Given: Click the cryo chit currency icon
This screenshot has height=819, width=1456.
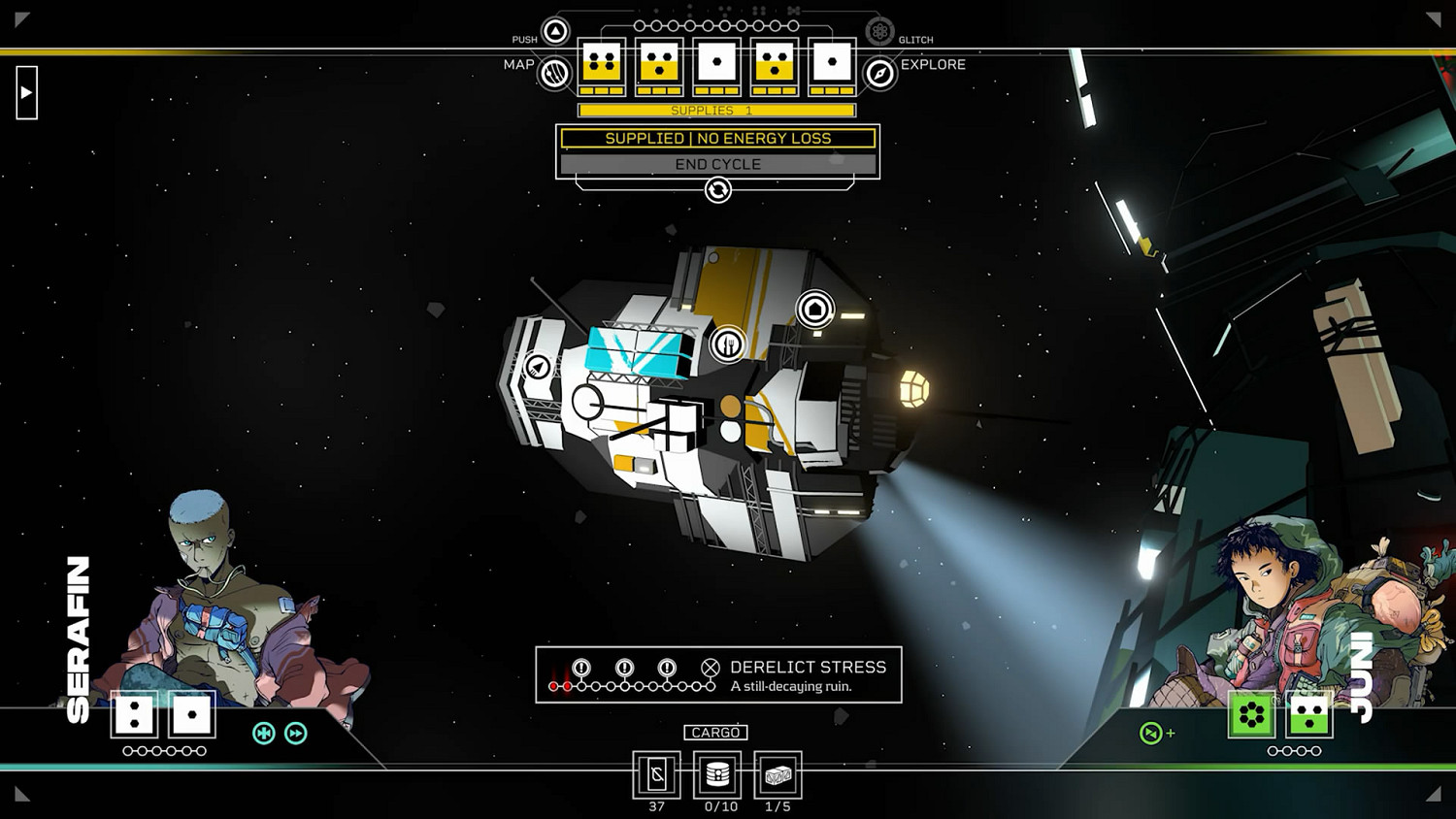Looking at the screenshot, I should click(x=657, y=774).
